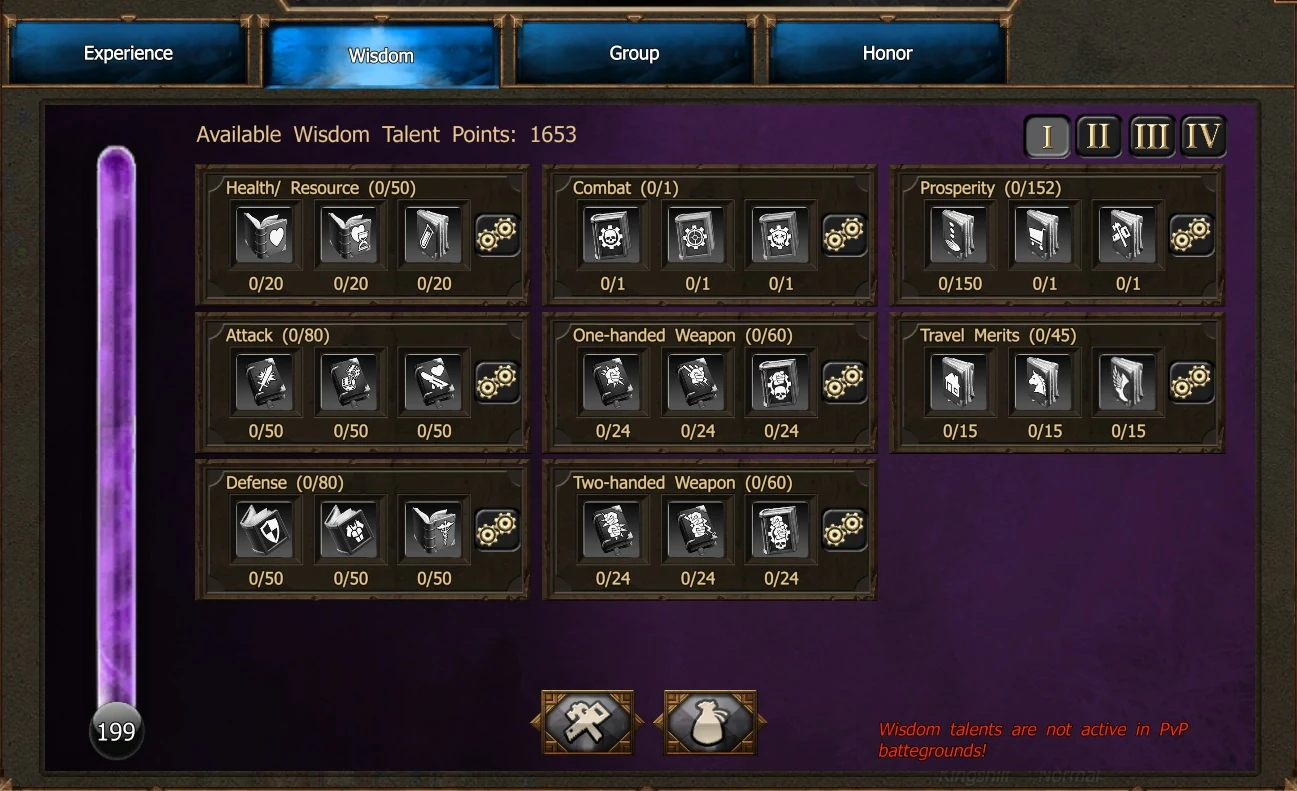The width and height of the screenshot is (1297, 791).
Task: Click the level 199 badge
Action: click(x=116, y=731)
